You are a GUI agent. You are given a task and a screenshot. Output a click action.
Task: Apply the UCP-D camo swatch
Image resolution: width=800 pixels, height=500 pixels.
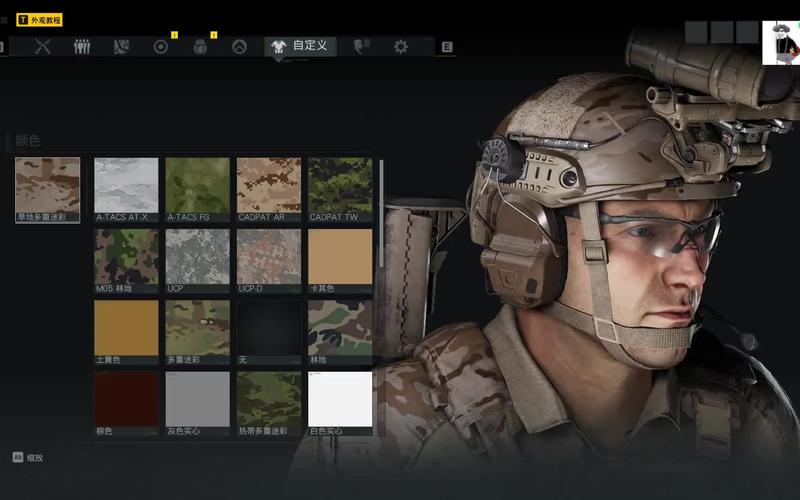(x=269, y=256)
